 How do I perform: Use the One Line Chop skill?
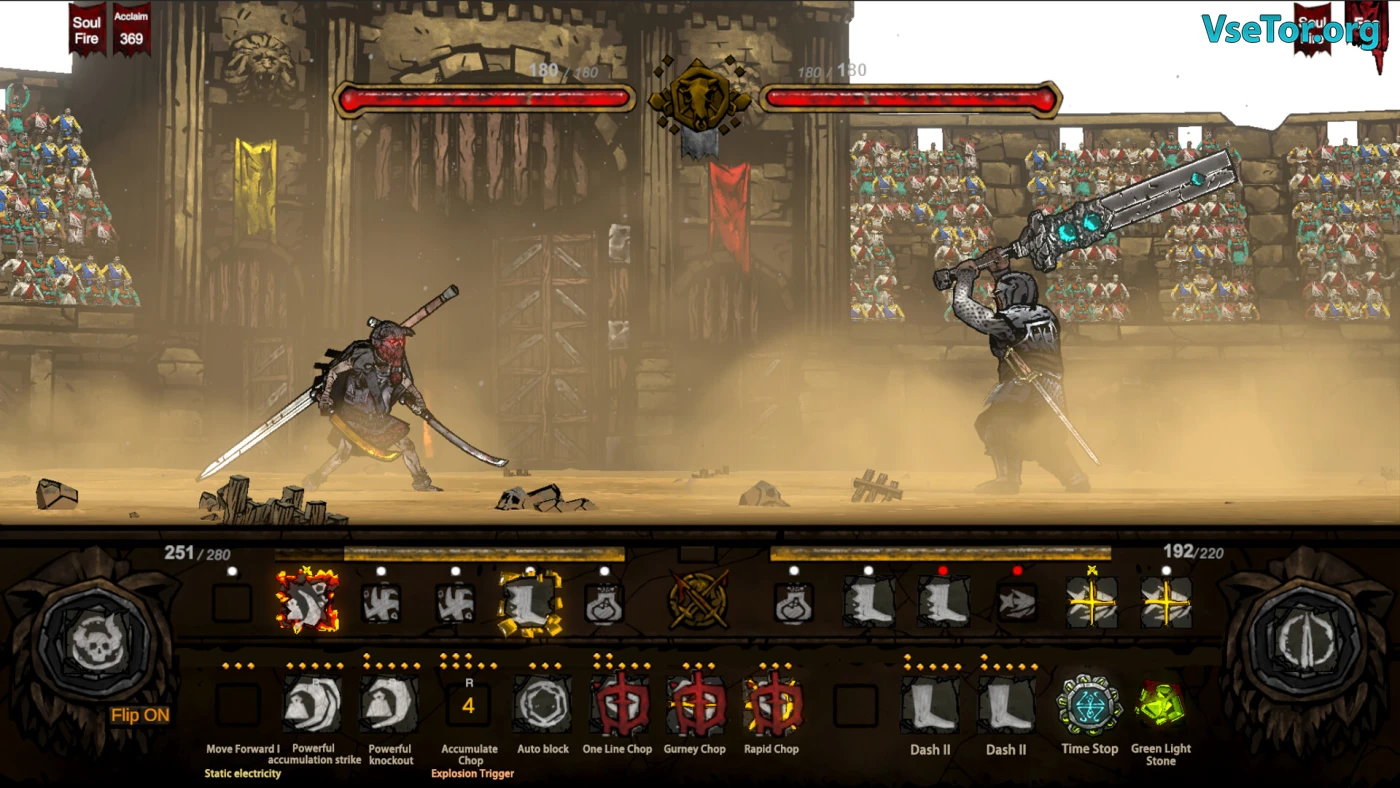pos(619,705)
